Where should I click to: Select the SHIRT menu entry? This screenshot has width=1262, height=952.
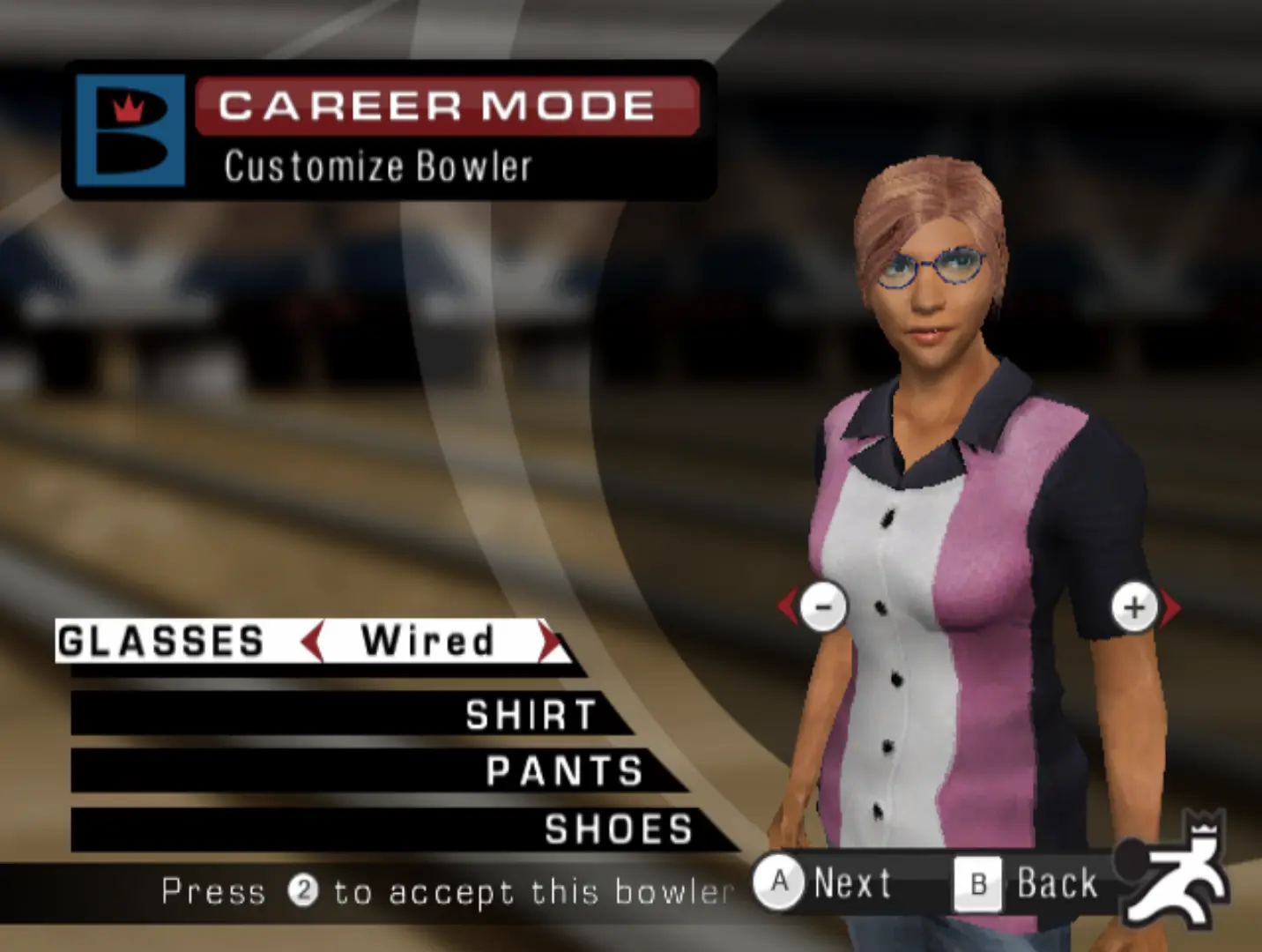click(x=531, y=715)
